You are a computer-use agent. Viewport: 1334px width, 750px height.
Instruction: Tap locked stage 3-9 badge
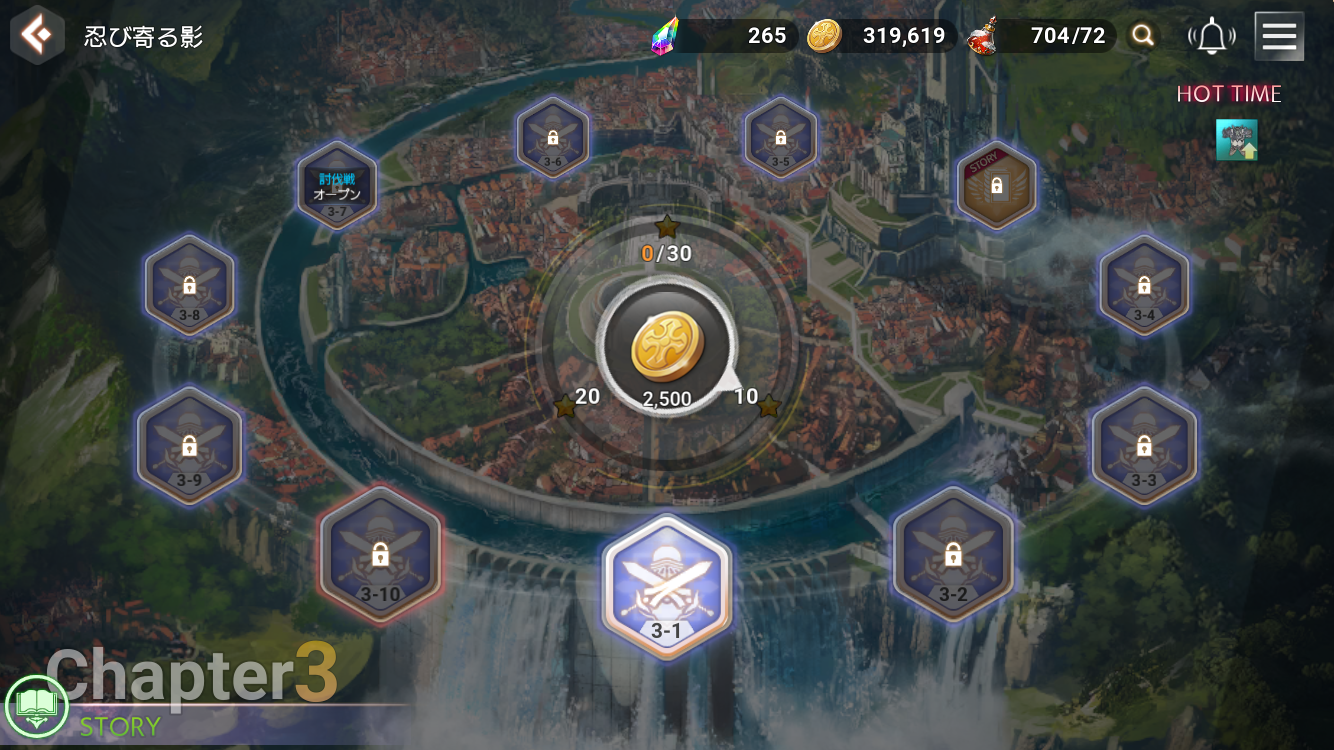click(x=189, y=445)
